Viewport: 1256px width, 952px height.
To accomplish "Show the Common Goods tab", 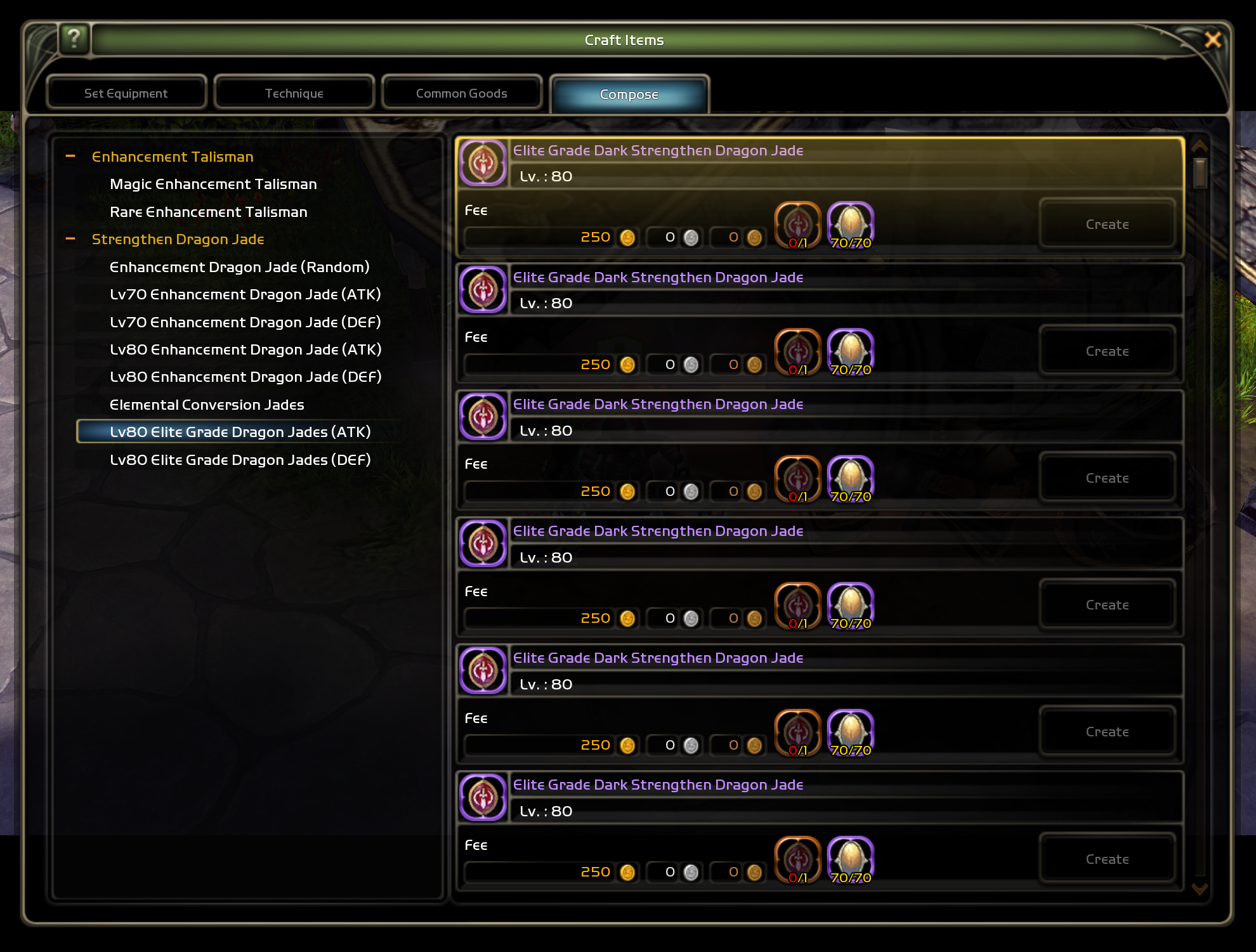I will click(x=461, y=93).
